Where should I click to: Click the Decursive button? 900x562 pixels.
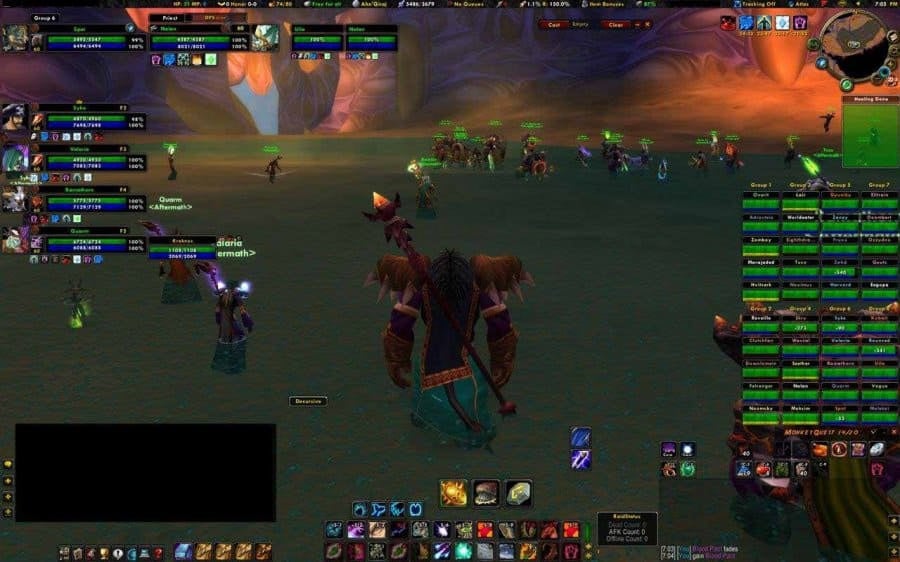309,401
